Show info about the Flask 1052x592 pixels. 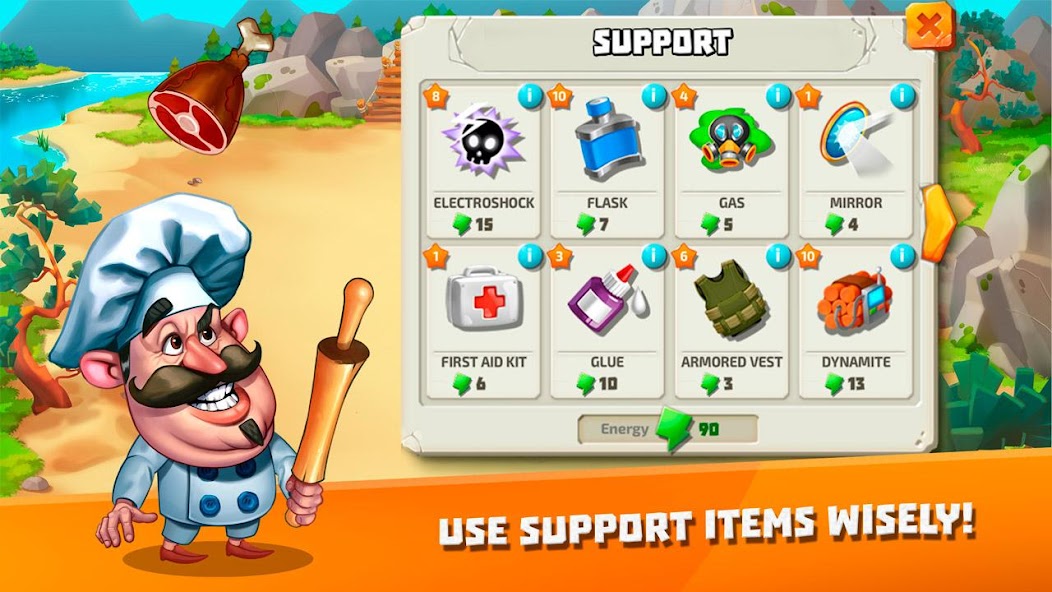tap(654, 97)
